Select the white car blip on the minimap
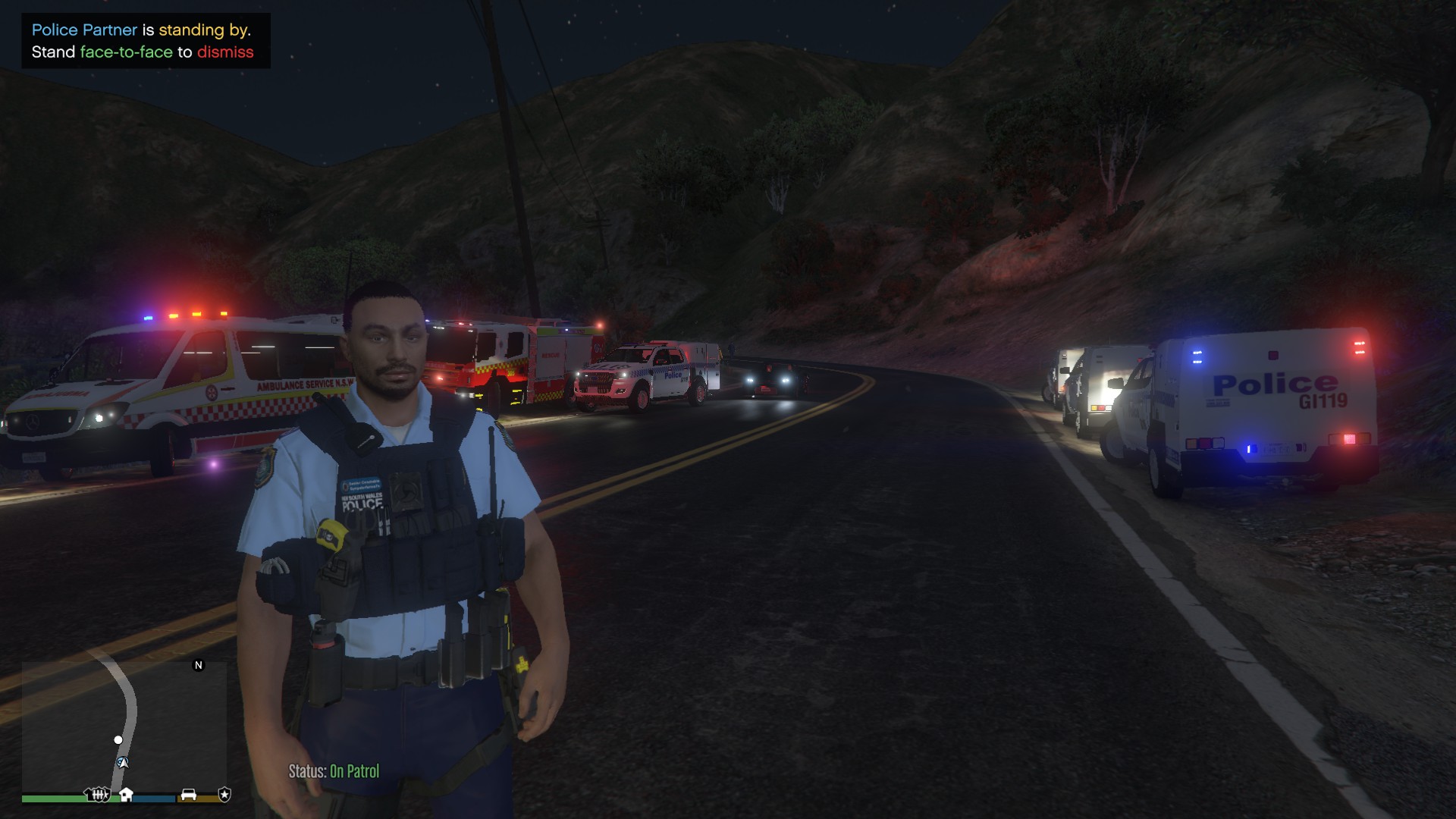 click(x=188, y=794)
